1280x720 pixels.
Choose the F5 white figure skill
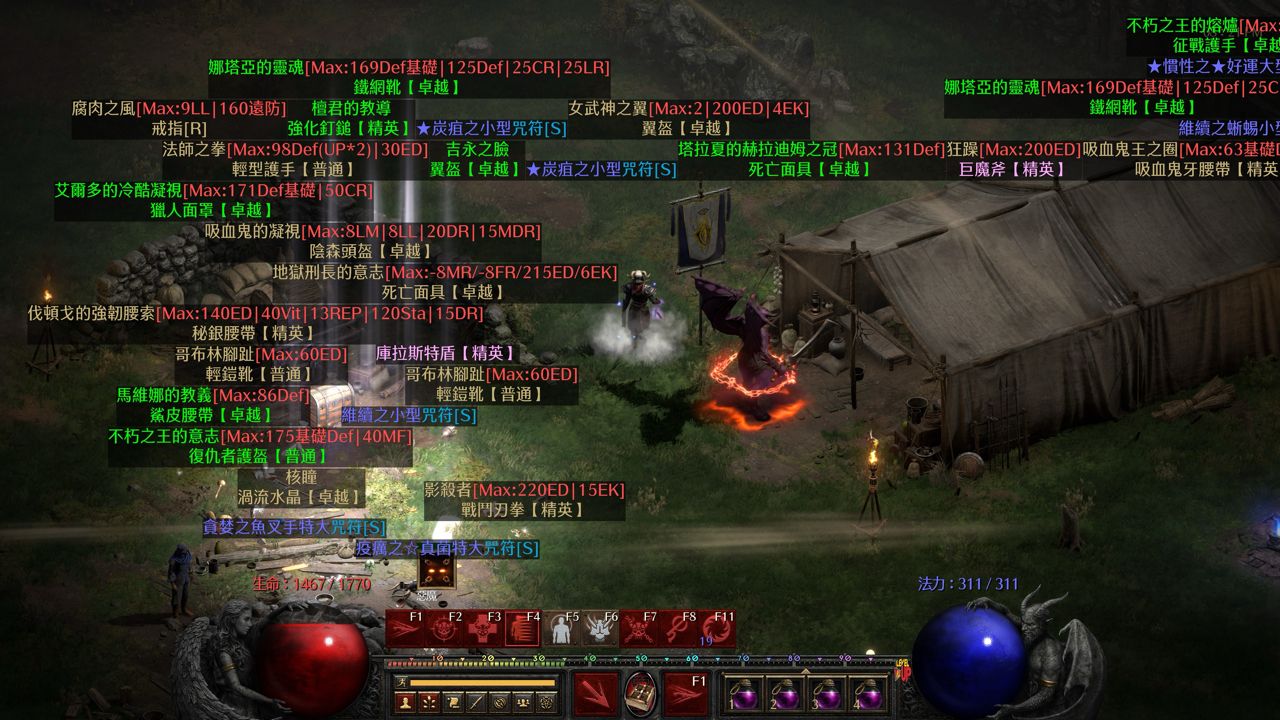(561, 630)
